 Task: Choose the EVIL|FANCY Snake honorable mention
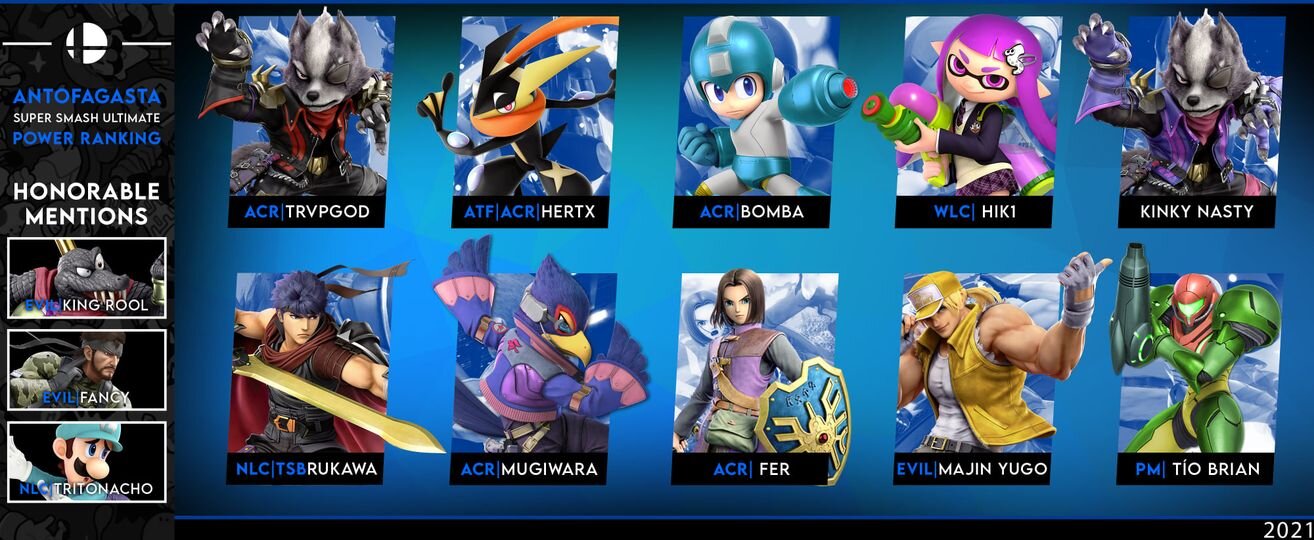coord(86,370)
